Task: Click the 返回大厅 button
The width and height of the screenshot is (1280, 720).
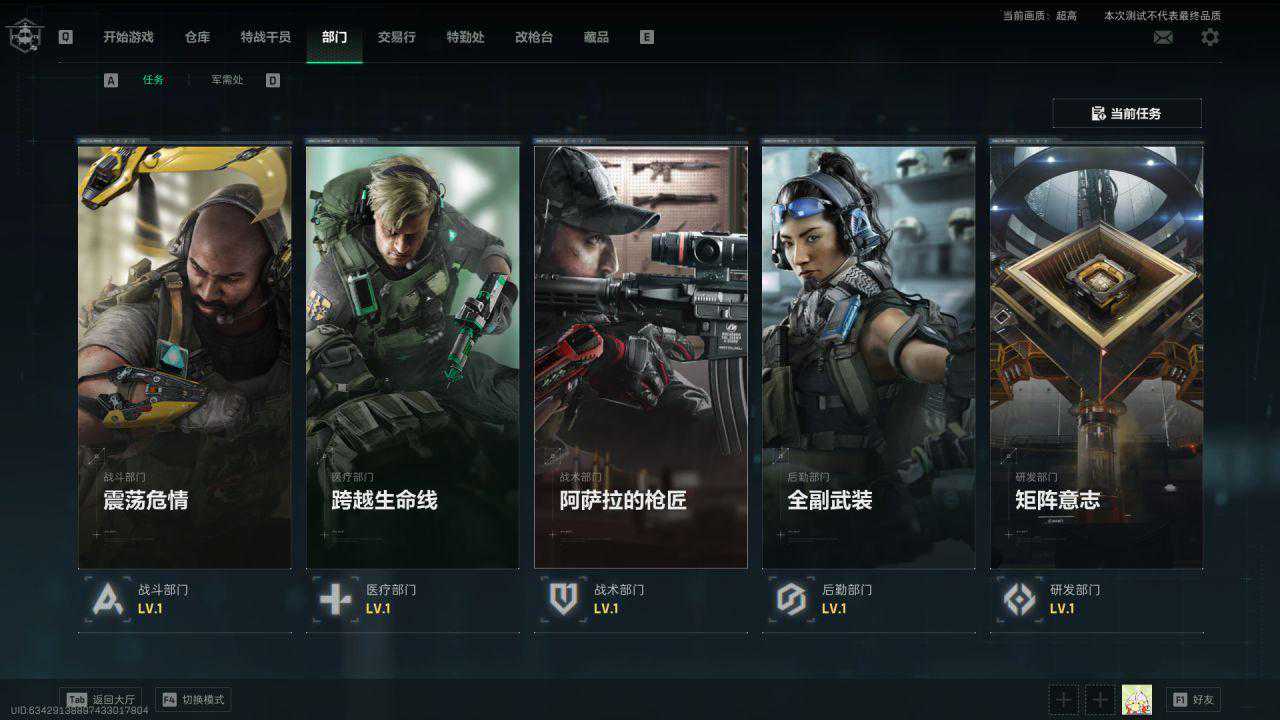Action: point(101,700)
